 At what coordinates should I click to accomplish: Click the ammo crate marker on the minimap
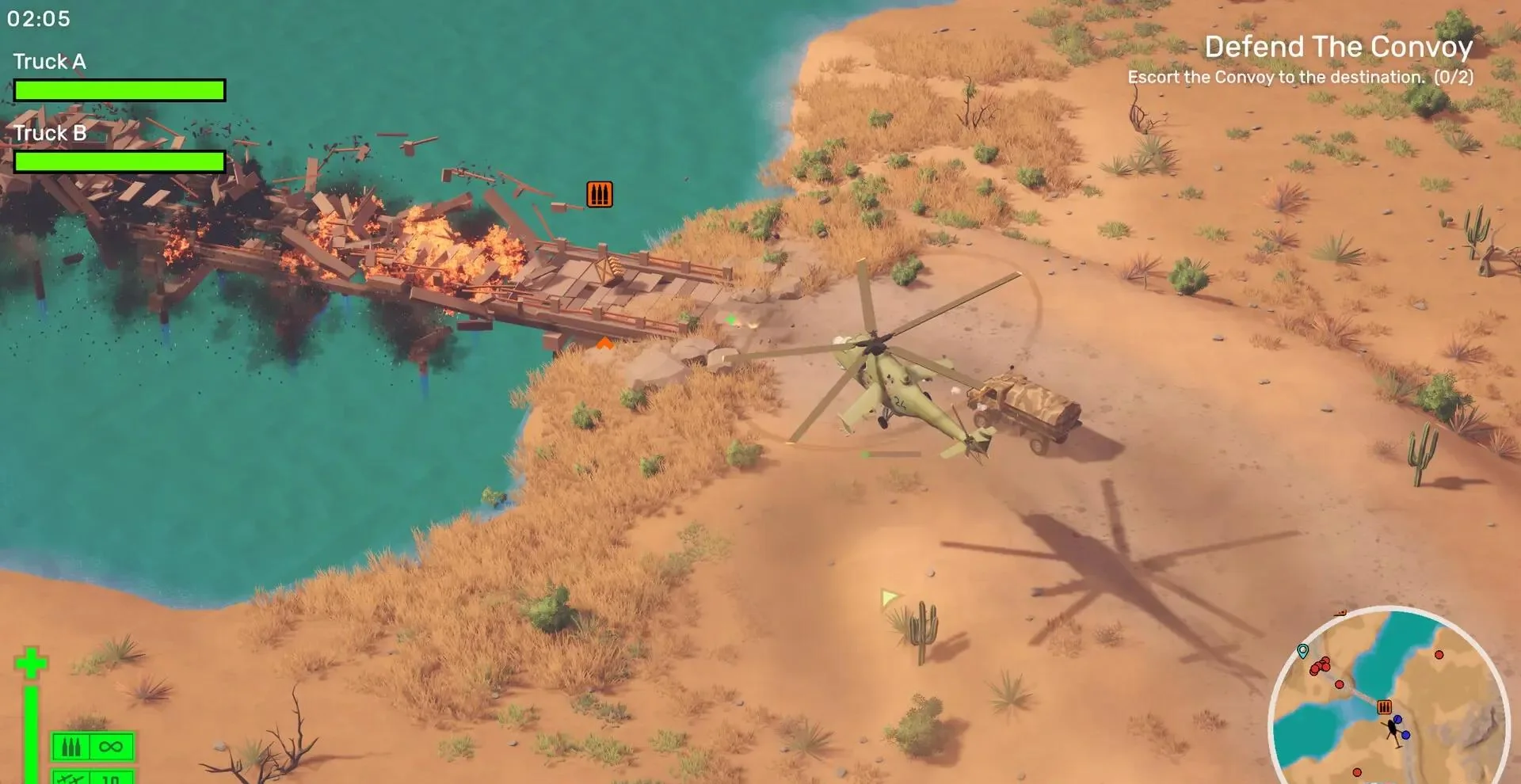(1384, 707)
